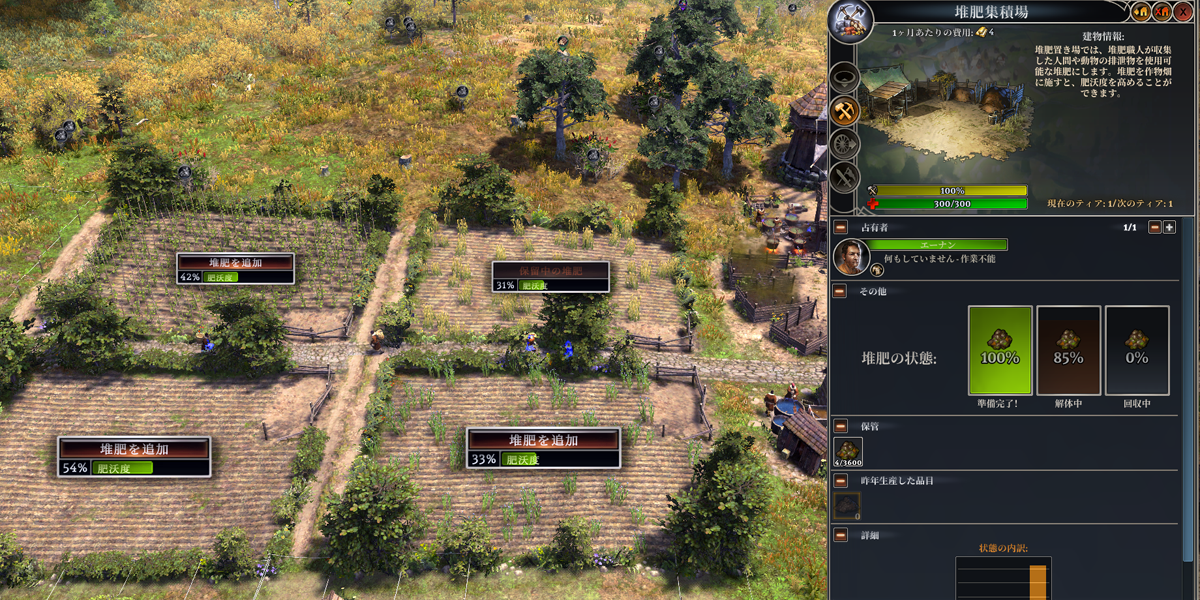Image resolution: width=1200 pixels, height=600 pixels.
Task: Click 堆肥を追加 on the 54% fertility field
Action: click(x=134, y=449)
